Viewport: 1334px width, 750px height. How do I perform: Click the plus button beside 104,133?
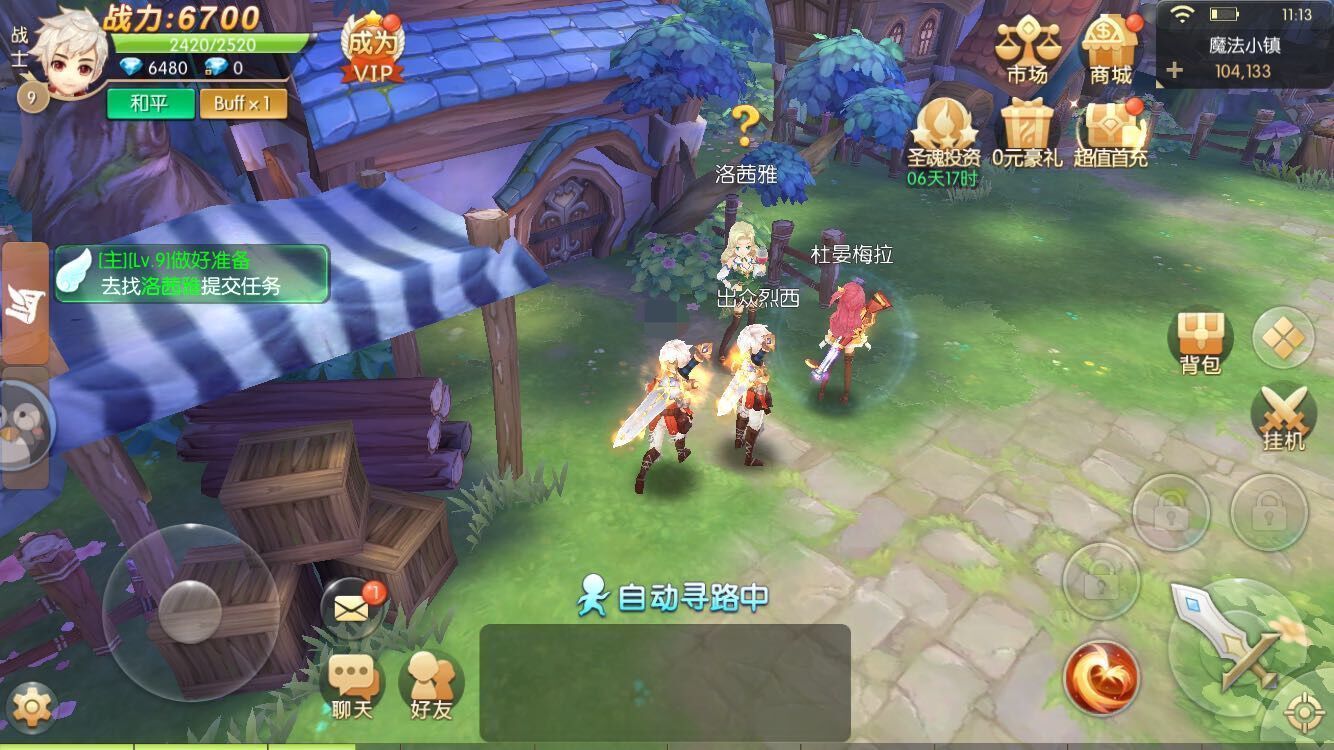(x=1174, y=71)
